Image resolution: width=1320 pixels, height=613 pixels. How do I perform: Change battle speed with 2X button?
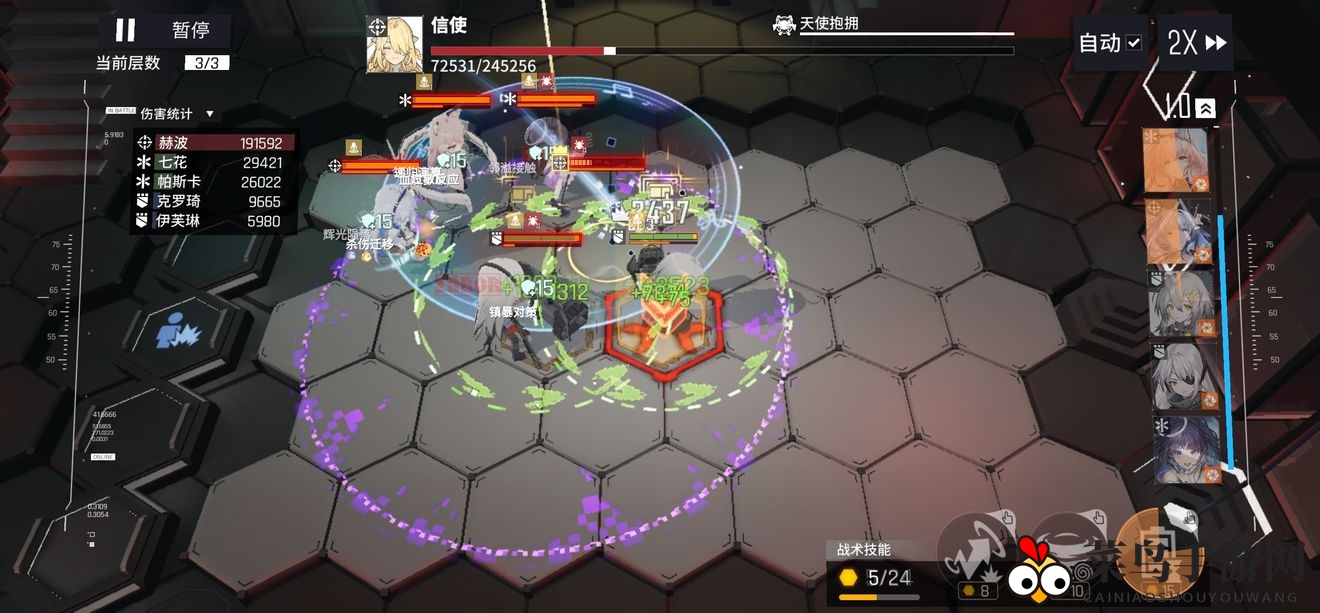tap(1197, 43)
